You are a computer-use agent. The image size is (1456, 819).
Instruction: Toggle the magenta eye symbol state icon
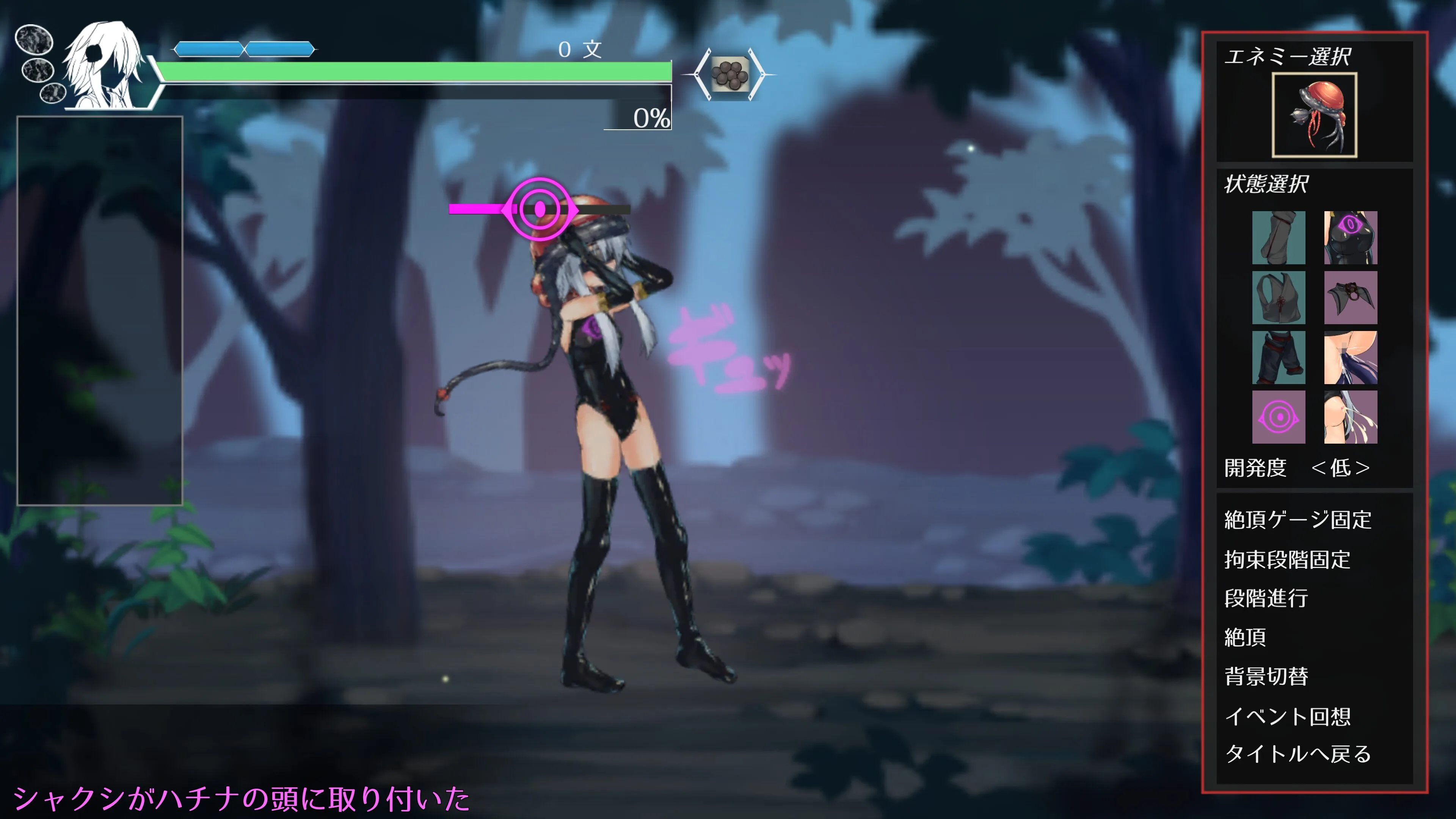(x=1279, y=417)
